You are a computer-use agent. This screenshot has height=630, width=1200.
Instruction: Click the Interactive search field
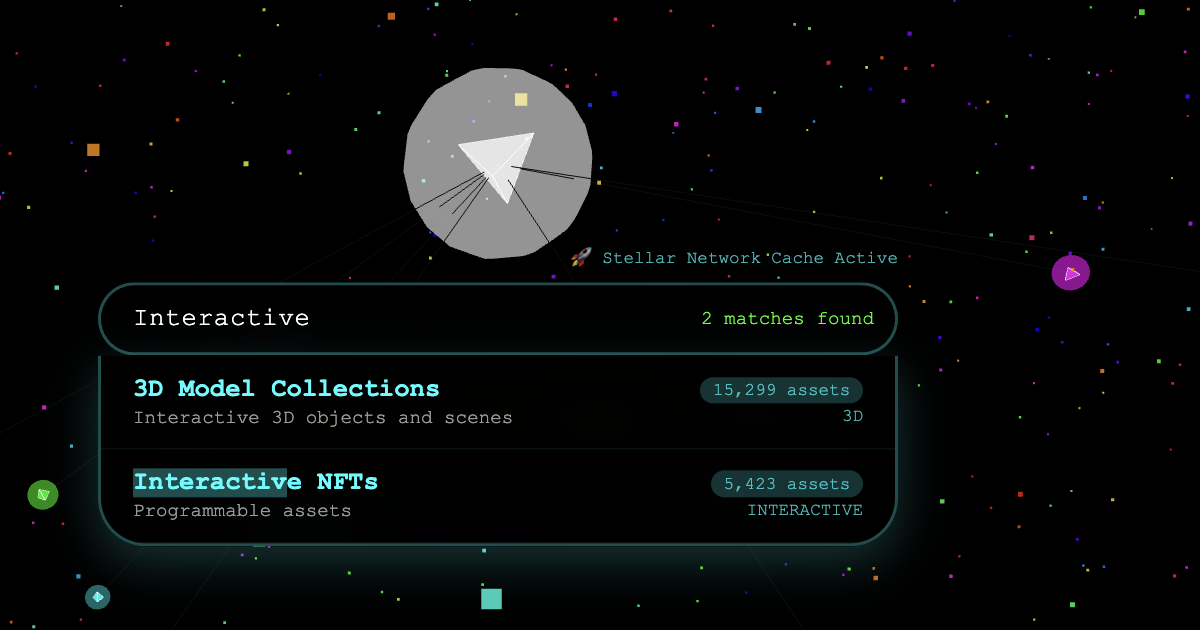pos(400,319)
